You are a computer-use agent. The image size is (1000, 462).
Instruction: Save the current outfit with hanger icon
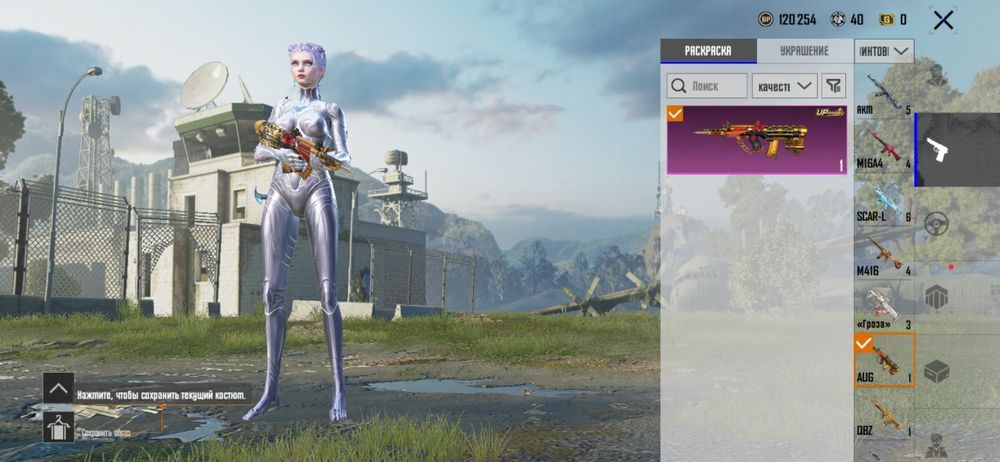click(x=57, y=427)
